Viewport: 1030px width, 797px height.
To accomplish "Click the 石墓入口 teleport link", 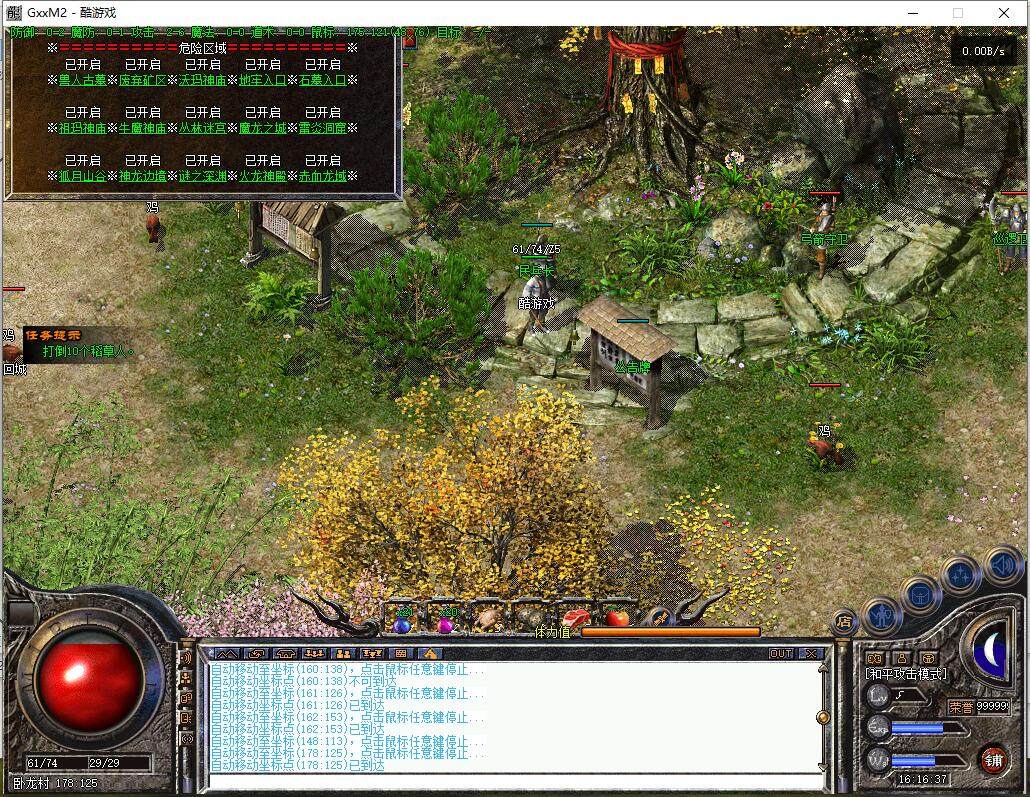I will tap(323, 80).
